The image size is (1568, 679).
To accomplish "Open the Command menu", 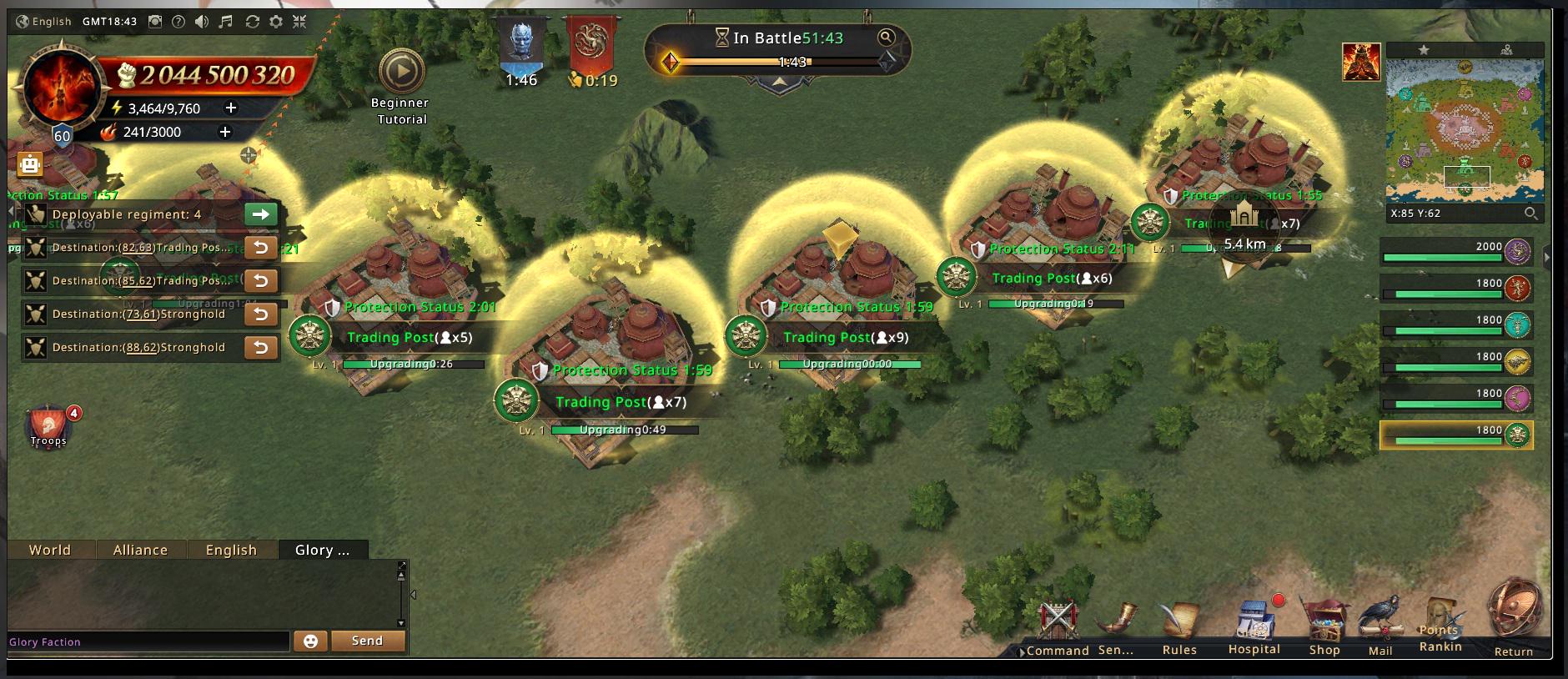I will 1058,626.
